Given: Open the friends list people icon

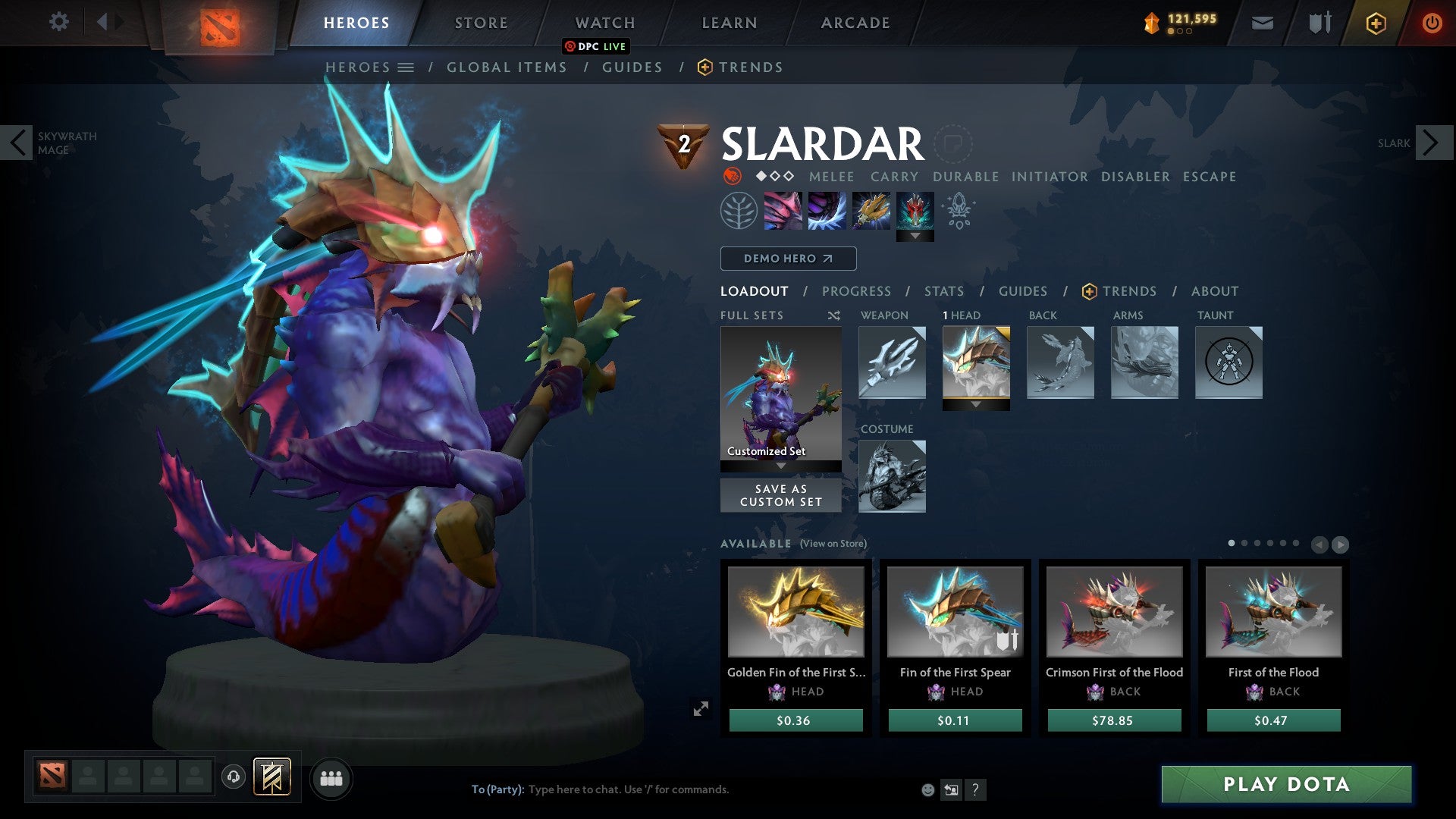Looking at the screenshot, I should 331,777.
